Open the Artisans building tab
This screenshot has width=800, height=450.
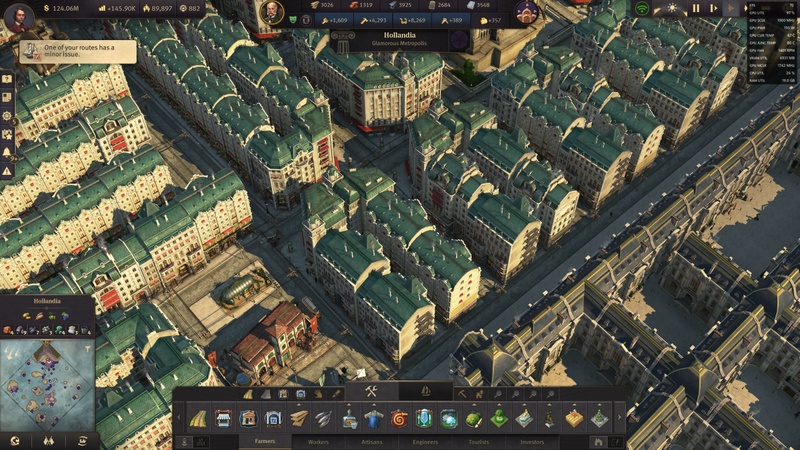(x=372, y=441)
